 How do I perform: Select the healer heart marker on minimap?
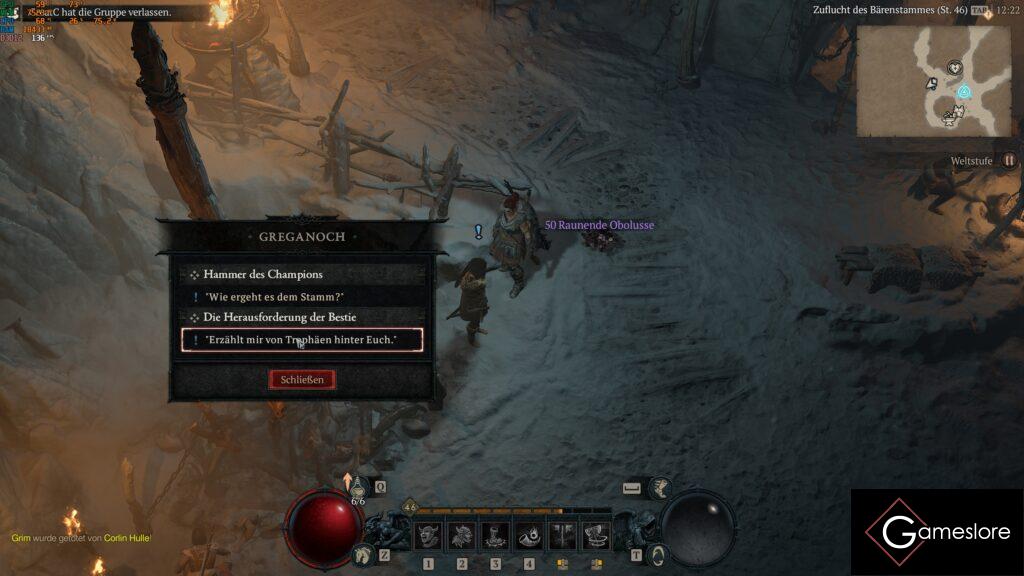955,68
